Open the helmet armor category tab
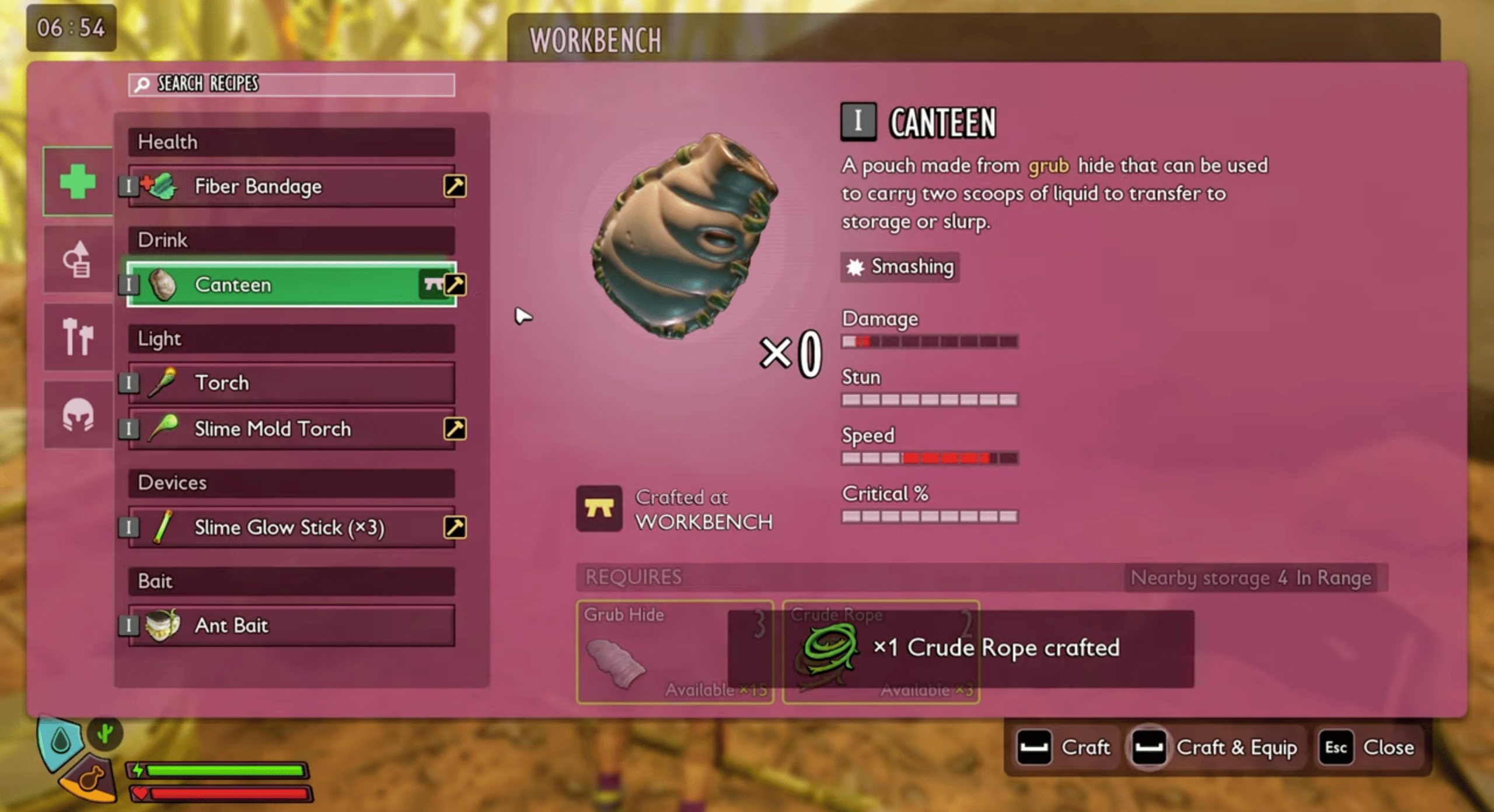Screen dimensions: 1494x812 (78, 414)
